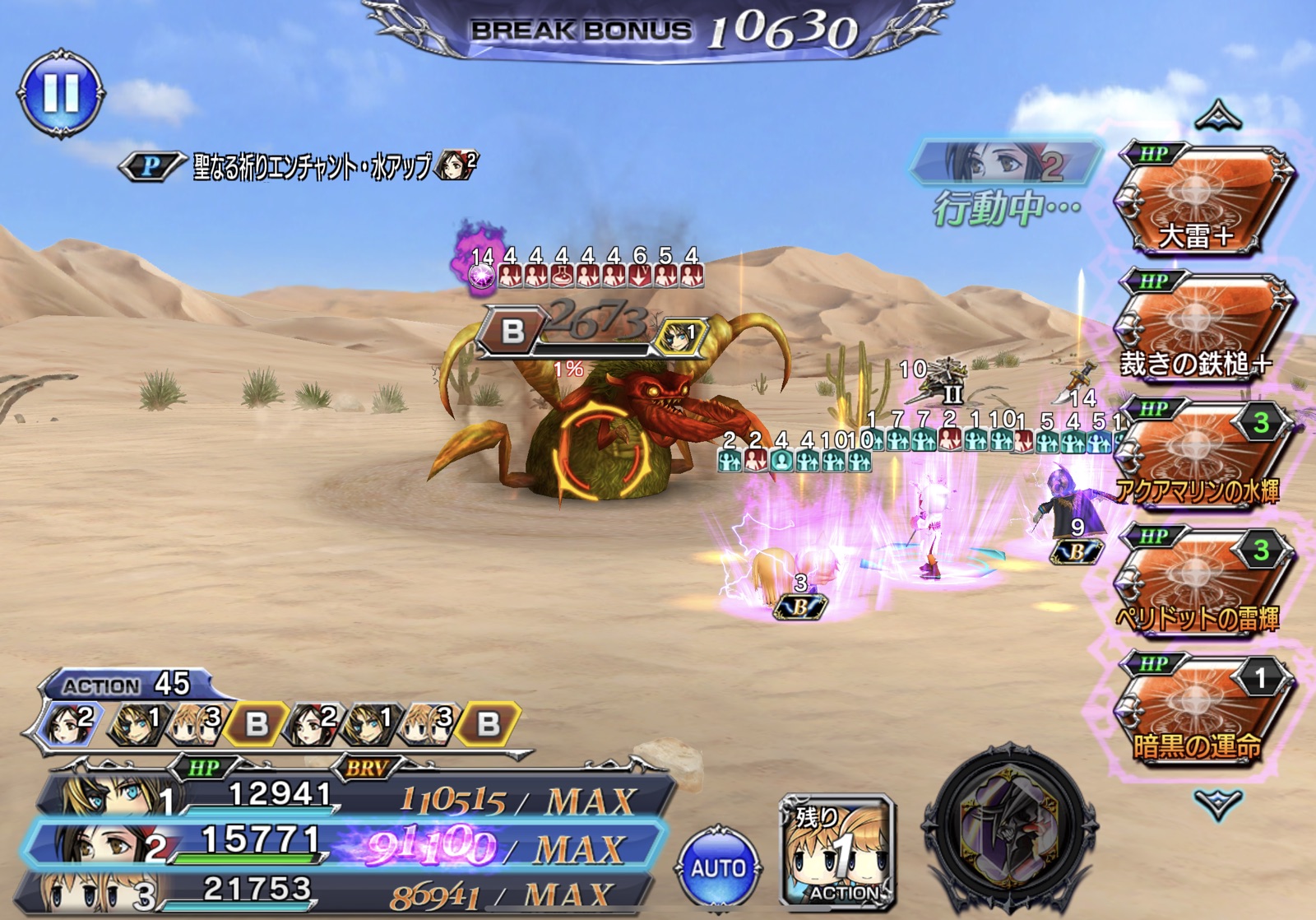Screen dimensions: 1316x920
Task: Open the acting character portrait panel
Action: coord(1008,163)
